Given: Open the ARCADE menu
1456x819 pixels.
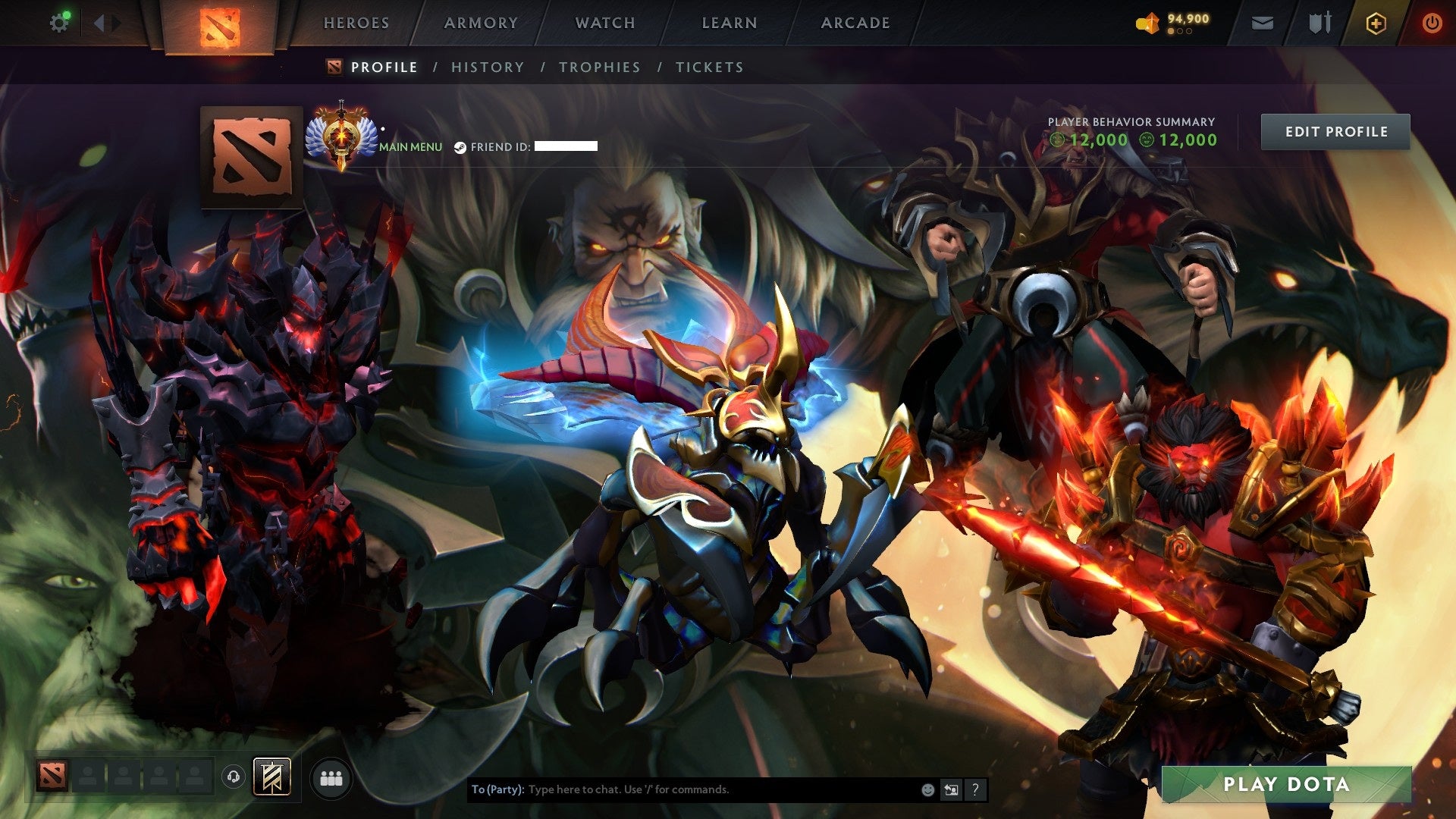Looking at the screenshot, I should [x=855, y=23].
